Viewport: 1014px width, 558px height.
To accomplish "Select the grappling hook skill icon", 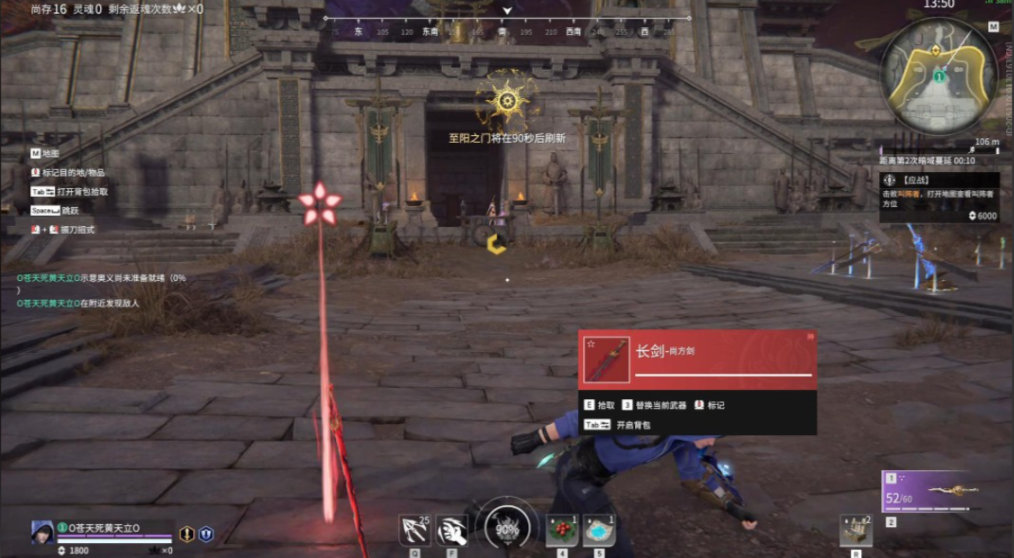I will point(414,530).
